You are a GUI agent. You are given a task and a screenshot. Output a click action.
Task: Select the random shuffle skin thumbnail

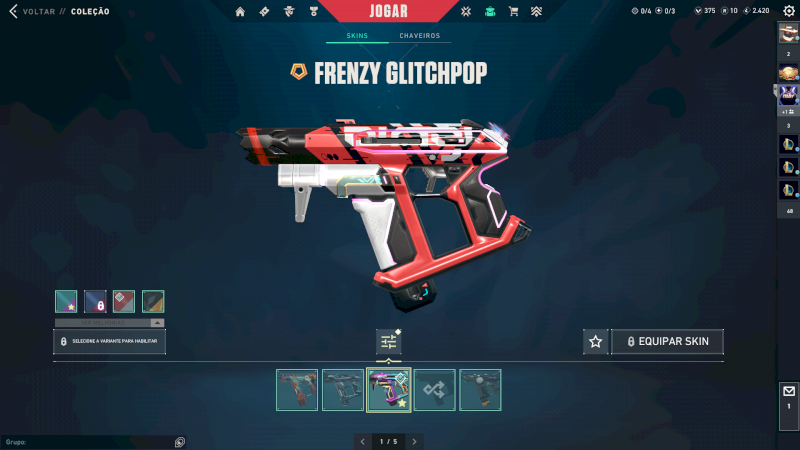(435, 390)
